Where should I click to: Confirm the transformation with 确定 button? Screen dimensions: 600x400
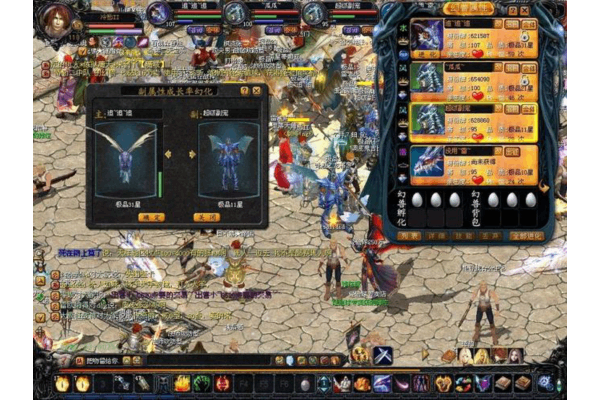[151, 217]
